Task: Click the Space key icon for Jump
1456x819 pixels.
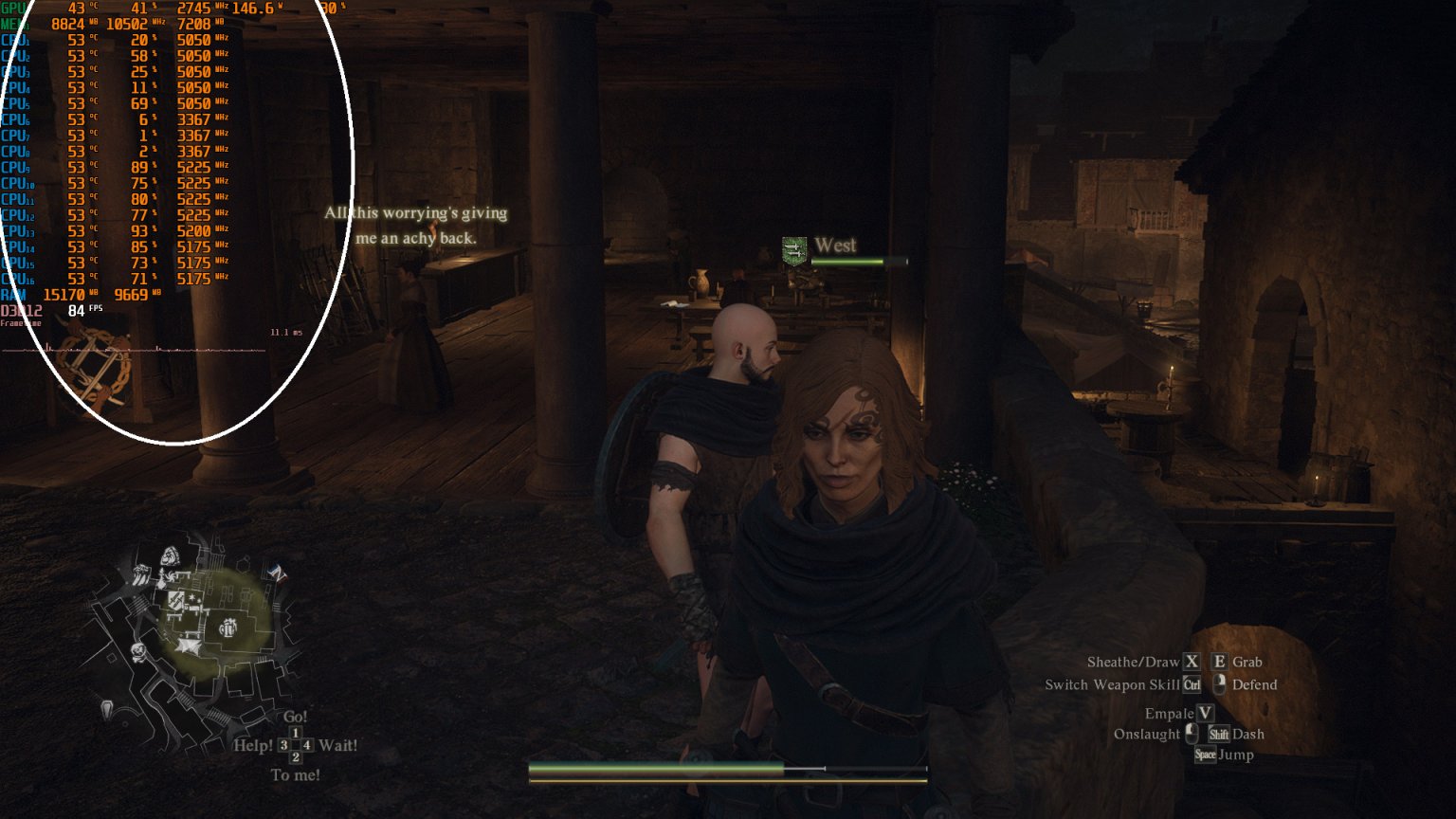Action: (1206, 755)
